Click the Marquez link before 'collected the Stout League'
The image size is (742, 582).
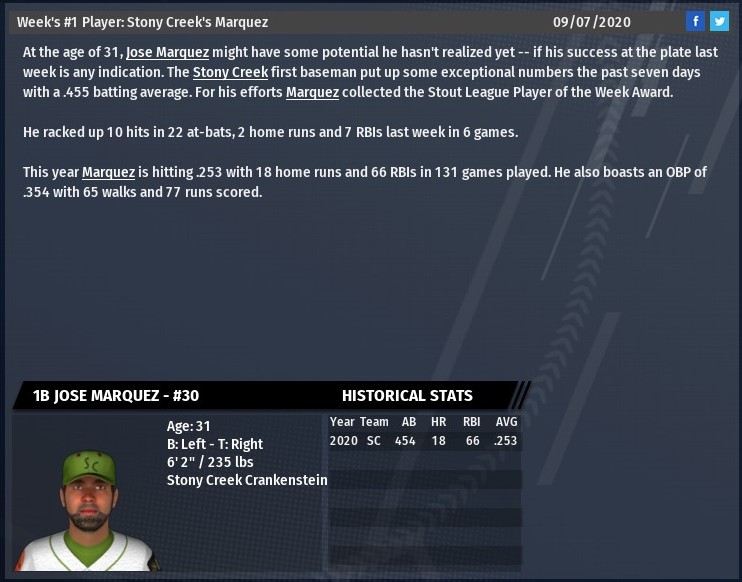[311, 93]
